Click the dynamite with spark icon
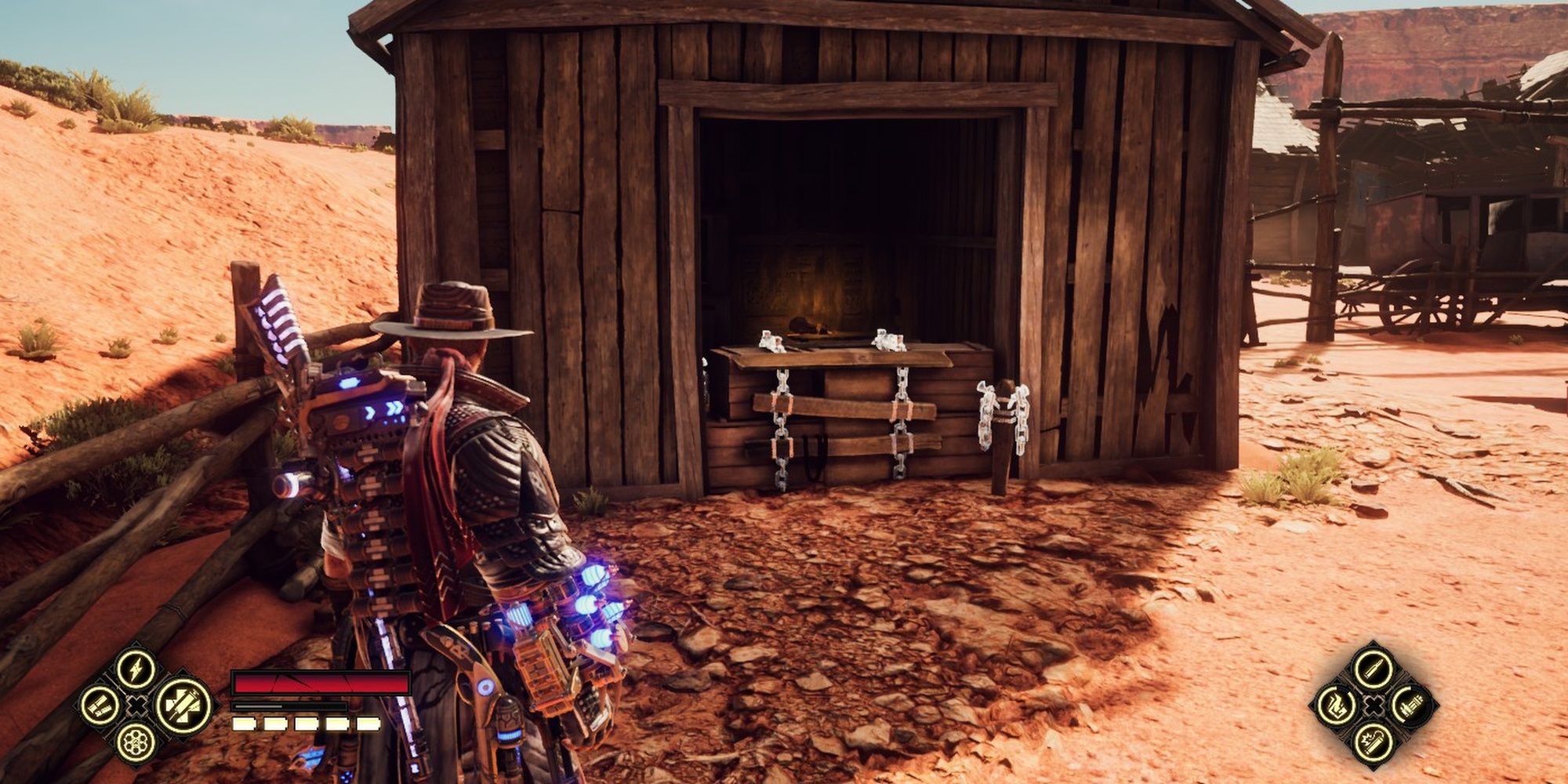This screenshot has height=784, width=1568. tap(1374, 743)
